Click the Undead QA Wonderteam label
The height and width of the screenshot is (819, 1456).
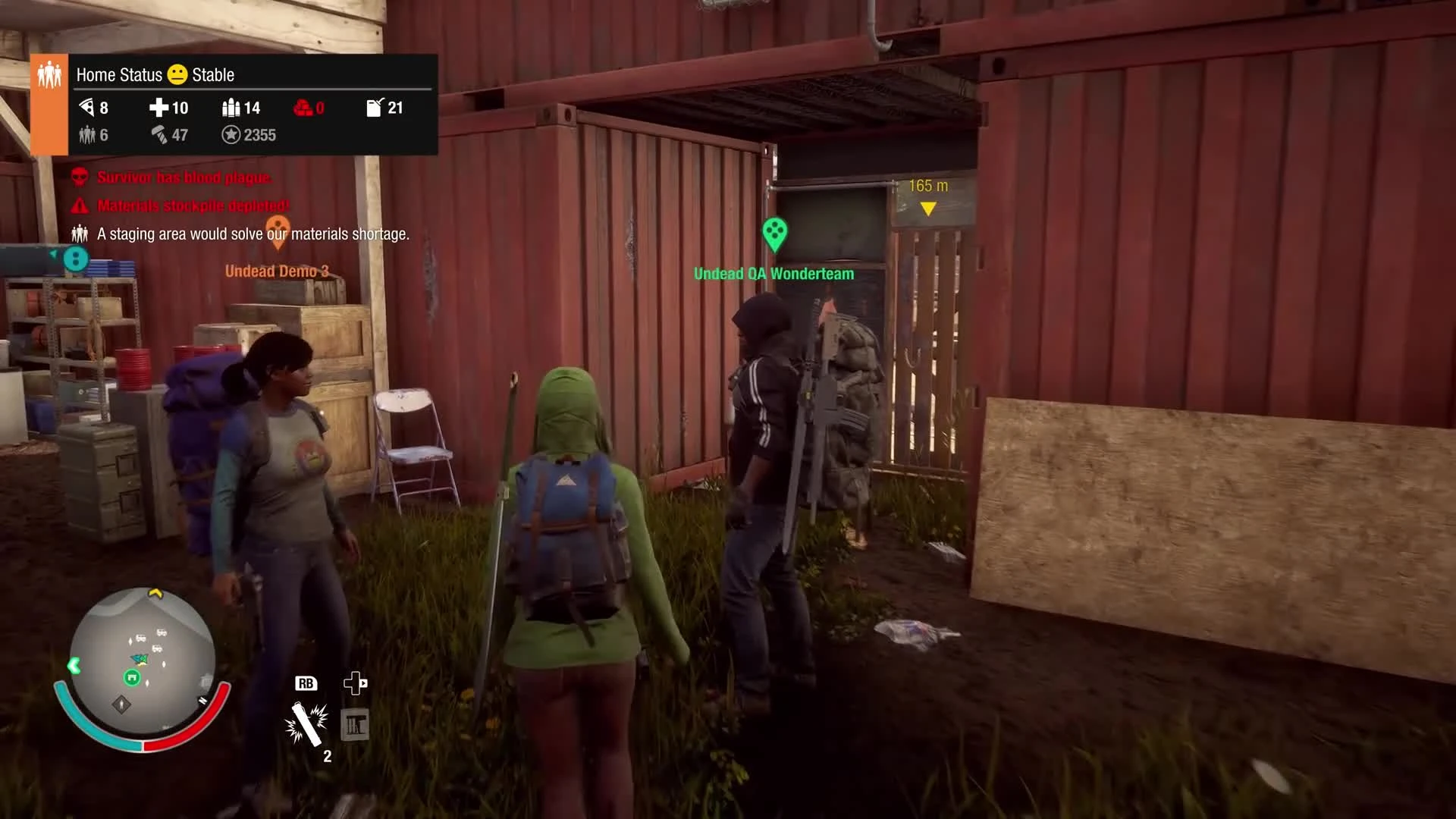pos(773,274)
